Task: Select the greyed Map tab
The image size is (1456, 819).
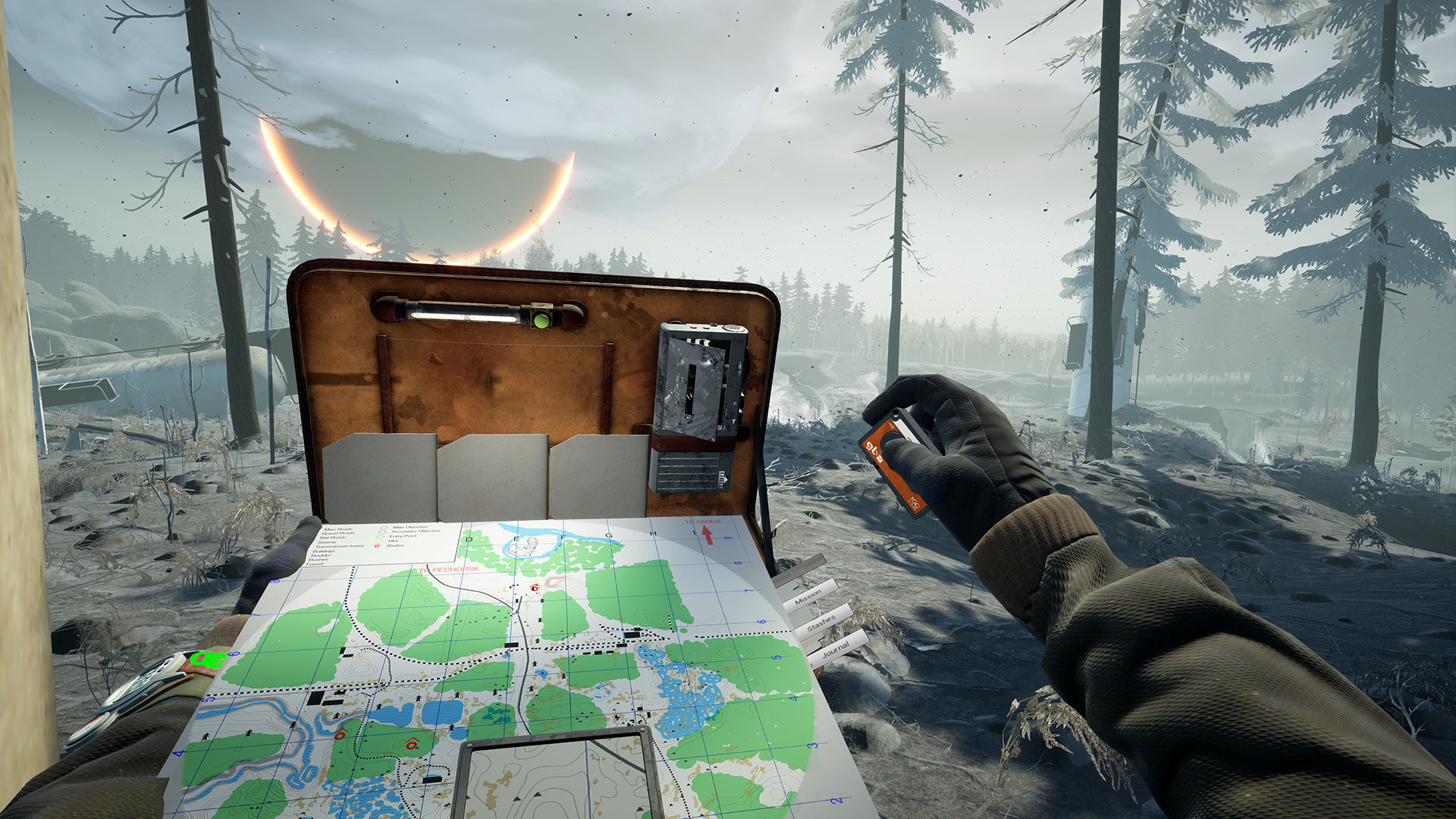Action: [x=799, y=567]
